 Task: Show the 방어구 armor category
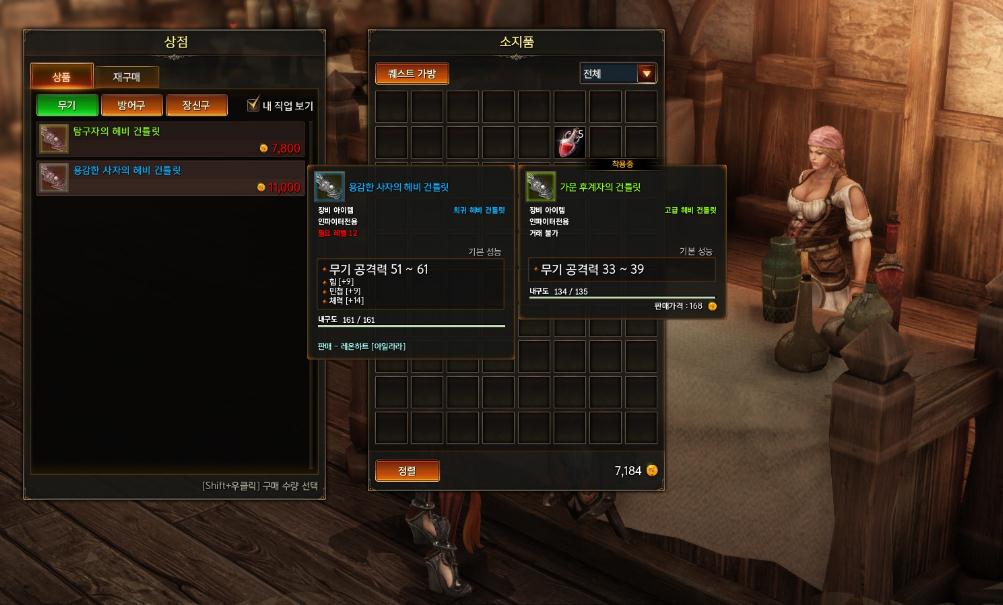(x=131, y=105)
